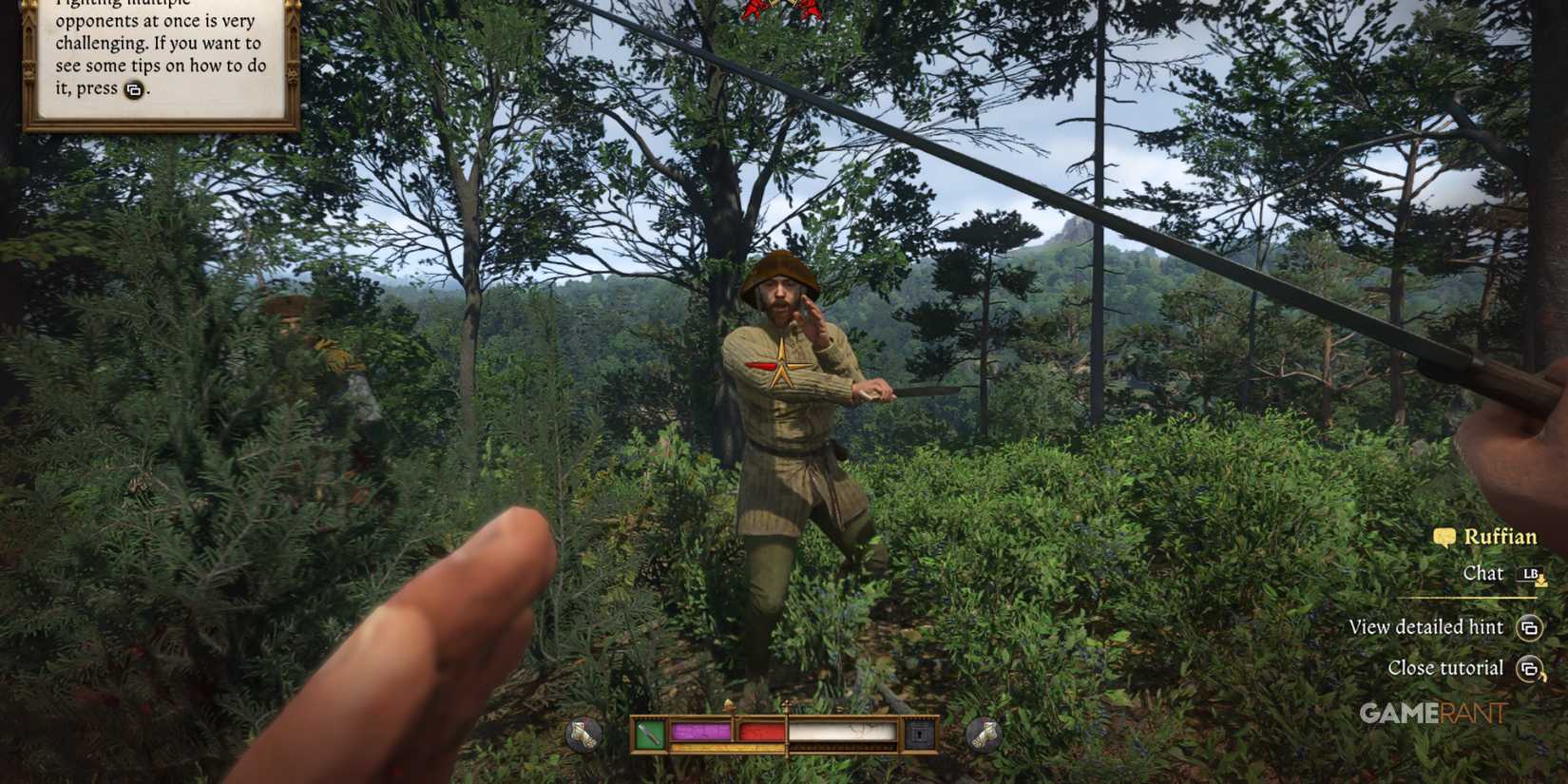Click the LB button prompt next to Chat
Viewport: 1568px width, 784px height.
[1530, 574]
